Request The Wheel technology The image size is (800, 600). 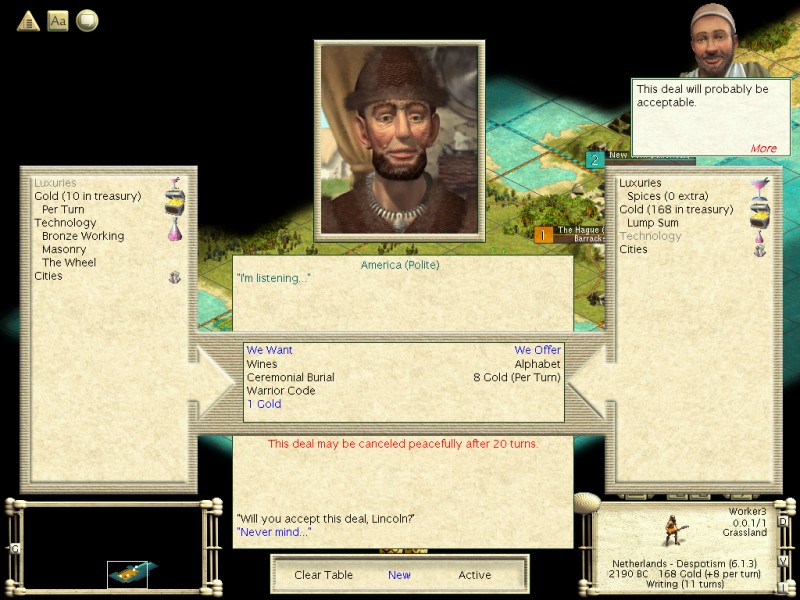coord(69,262)
